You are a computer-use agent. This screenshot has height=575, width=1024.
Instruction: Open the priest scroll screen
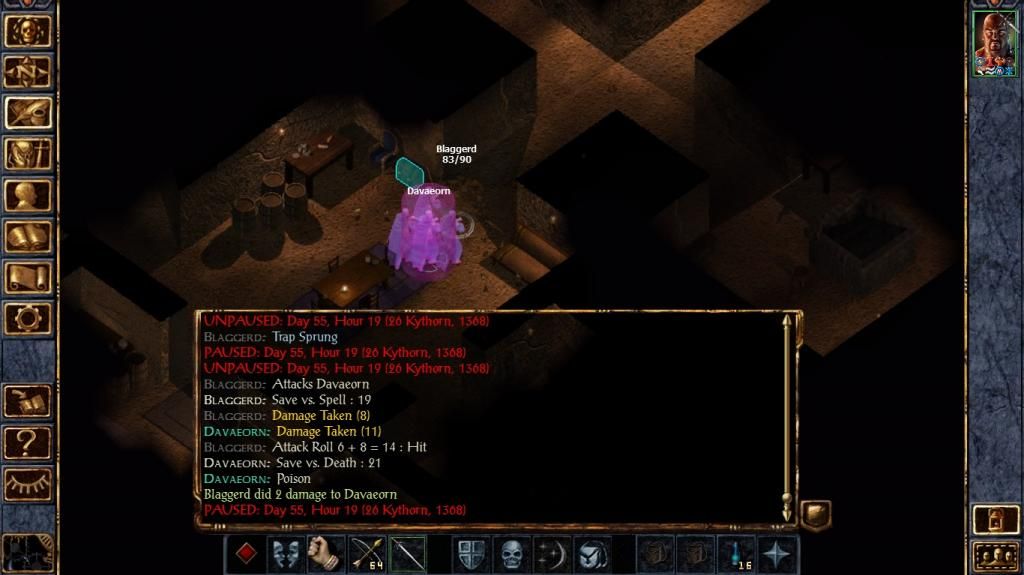28,277
